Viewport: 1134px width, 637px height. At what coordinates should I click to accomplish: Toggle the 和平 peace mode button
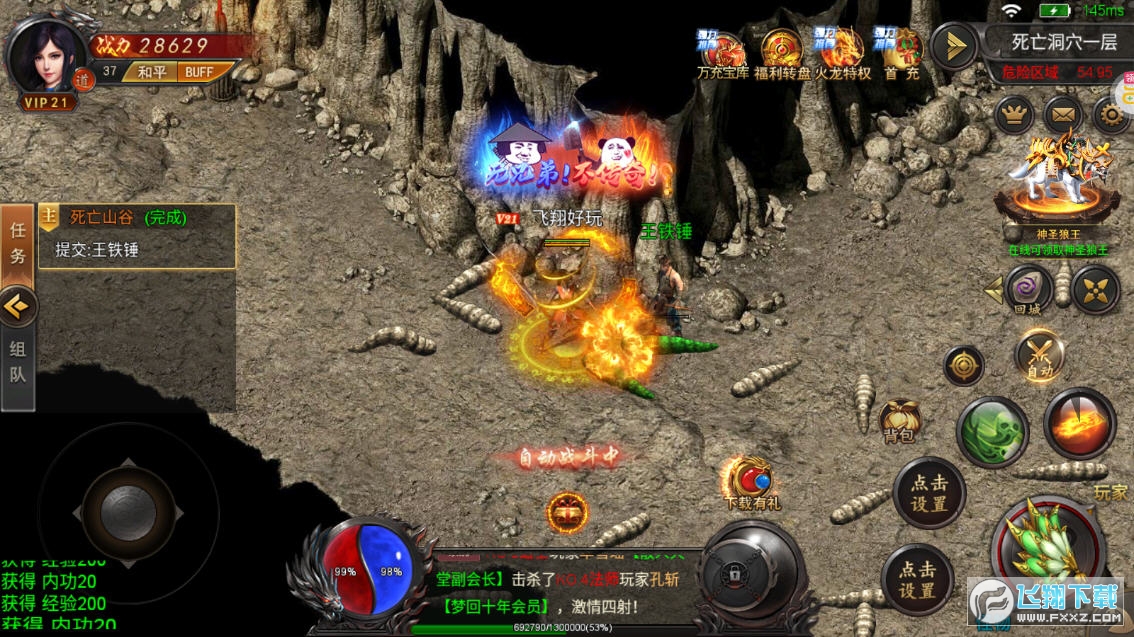tap(152, 72)
